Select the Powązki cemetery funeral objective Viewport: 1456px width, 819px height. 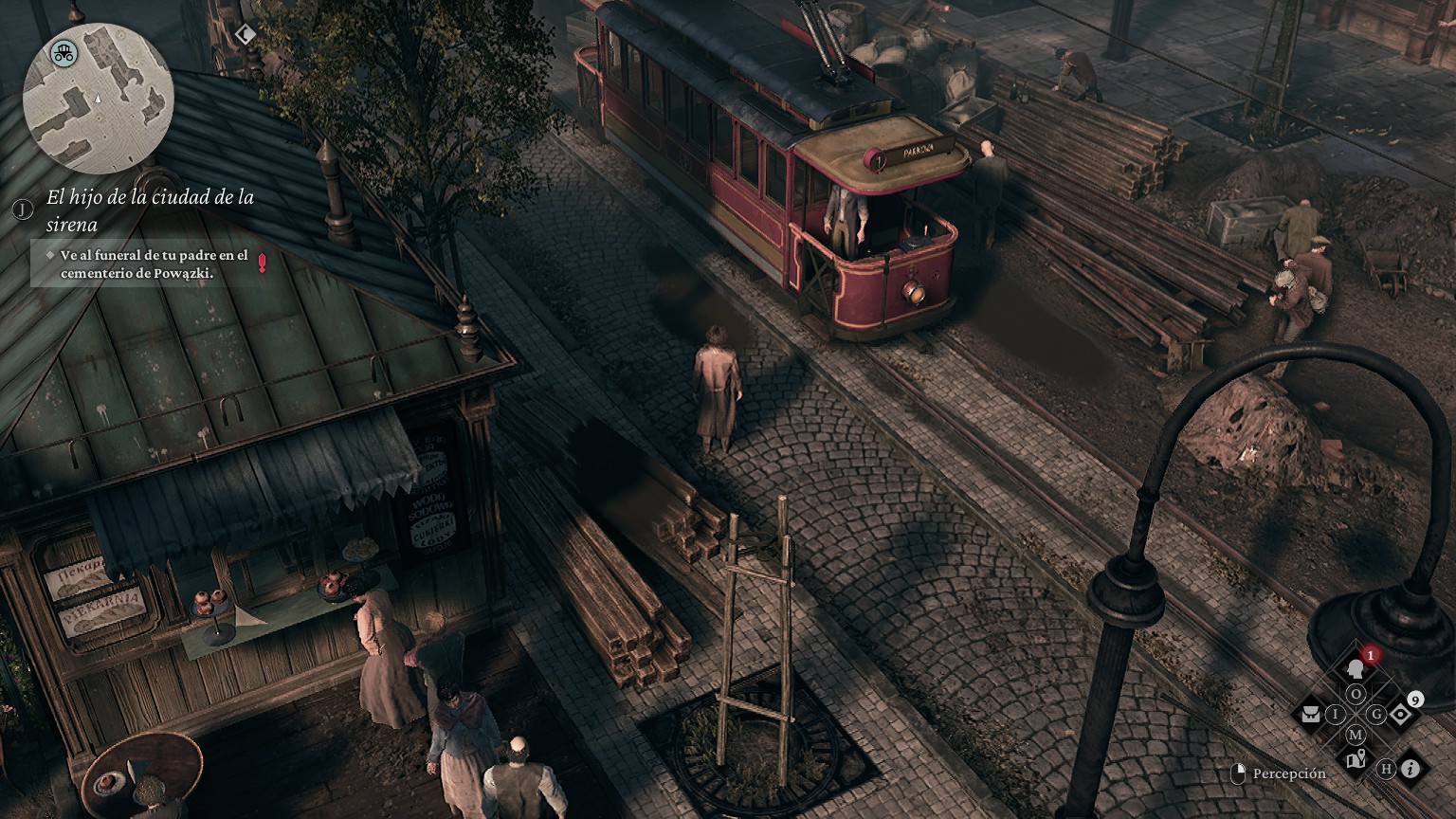point(154,264)
